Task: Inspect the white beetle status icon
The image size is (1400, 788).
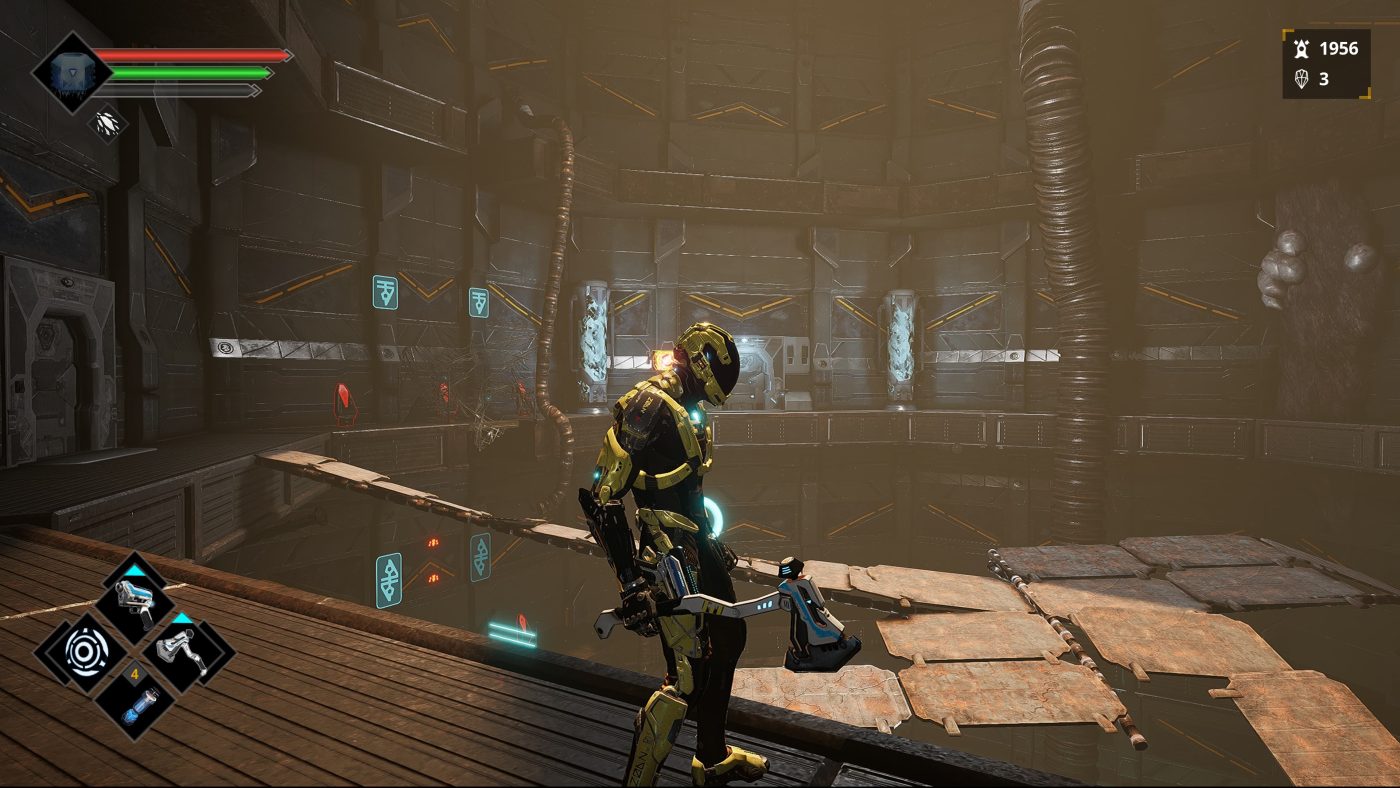Action: pyautogui.click(x=106, y=123)
